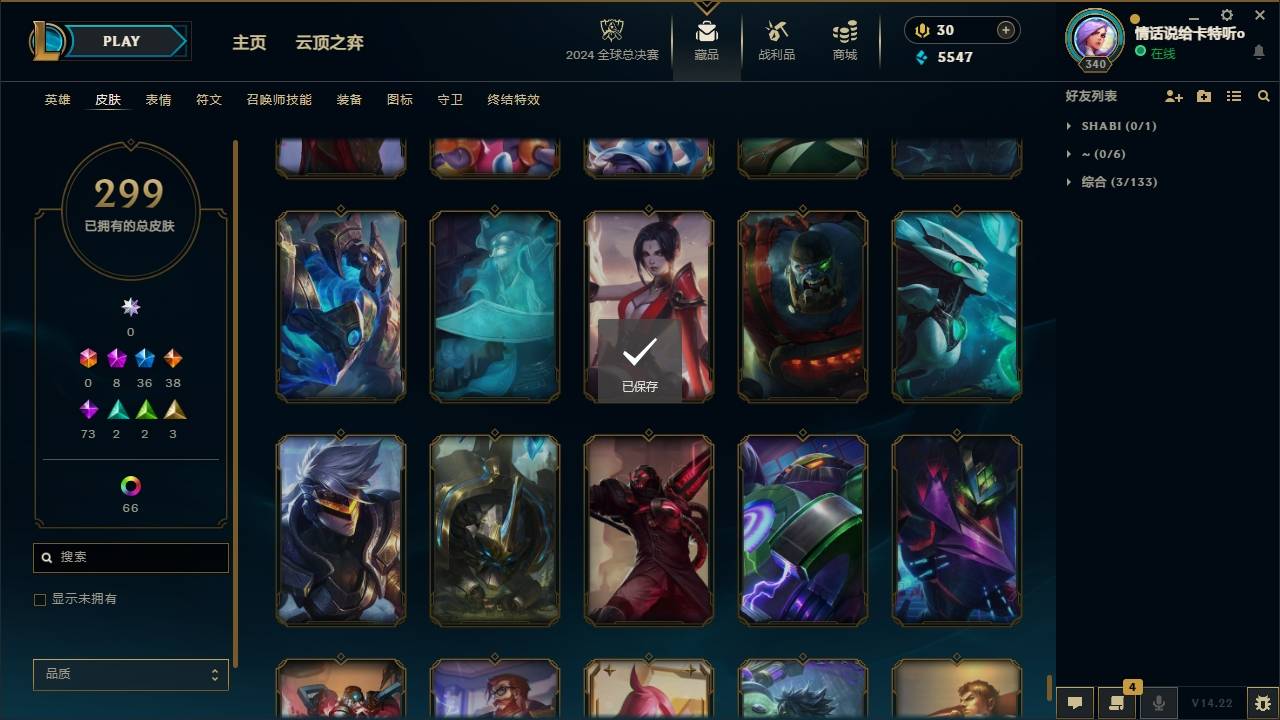Click the PLAY button

tap(120, 41)
